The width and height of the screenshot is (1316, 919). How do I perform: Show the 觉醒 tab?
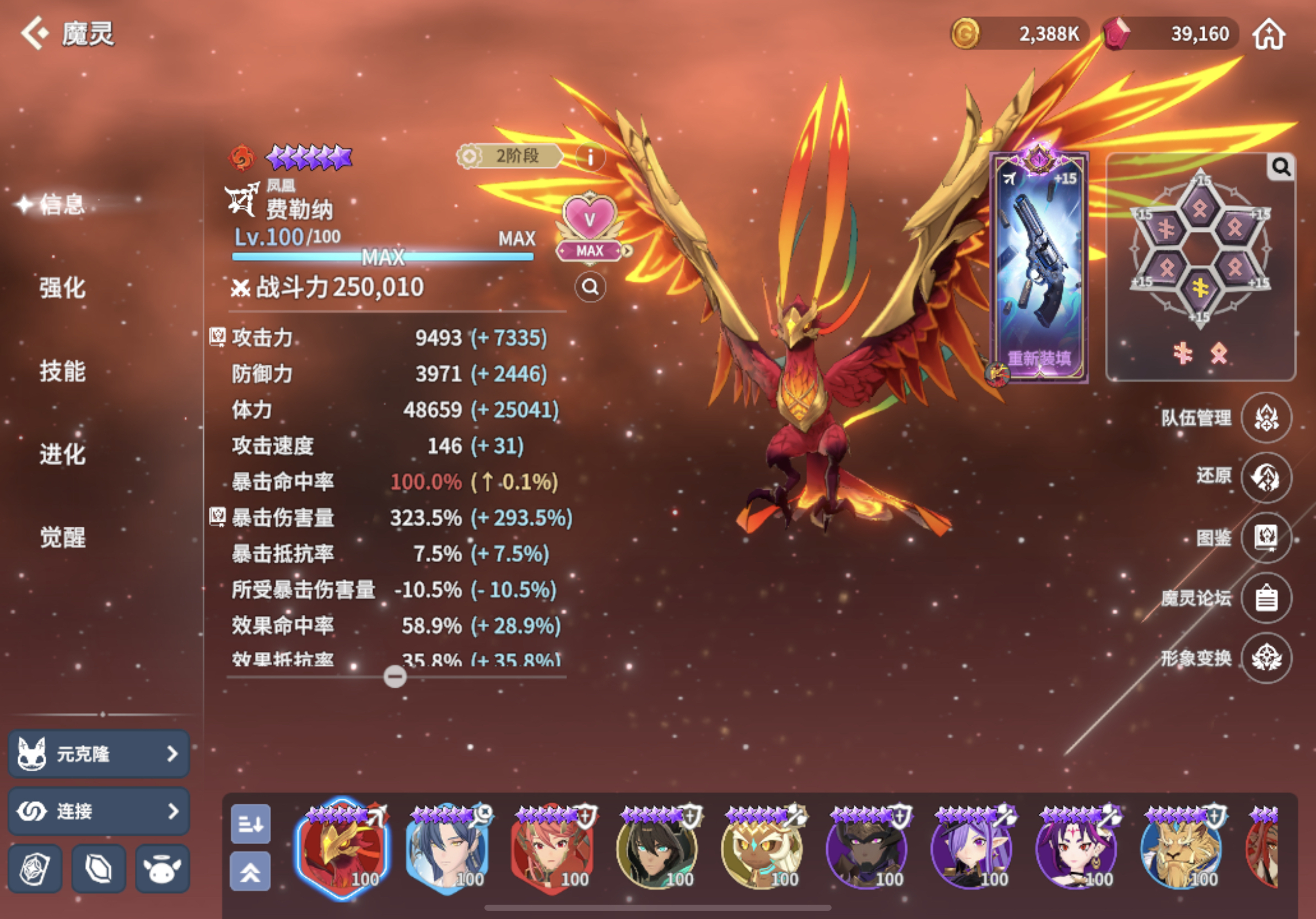point(62,537)
